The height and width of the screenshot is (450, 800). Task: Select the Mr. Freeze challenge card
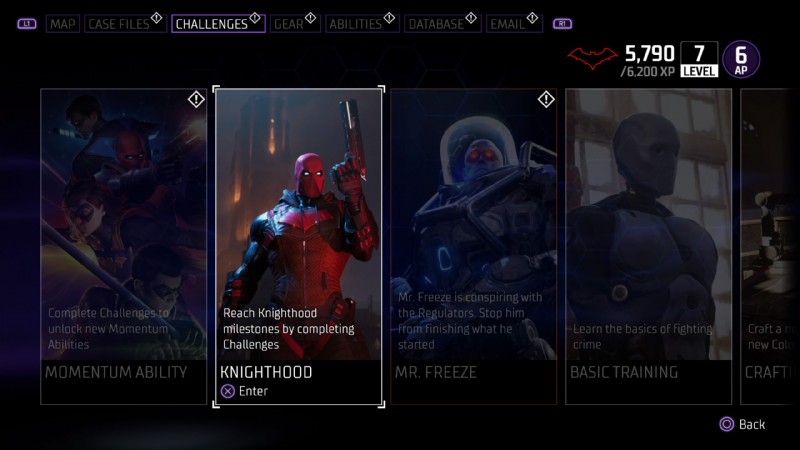[x=473, y=246]
